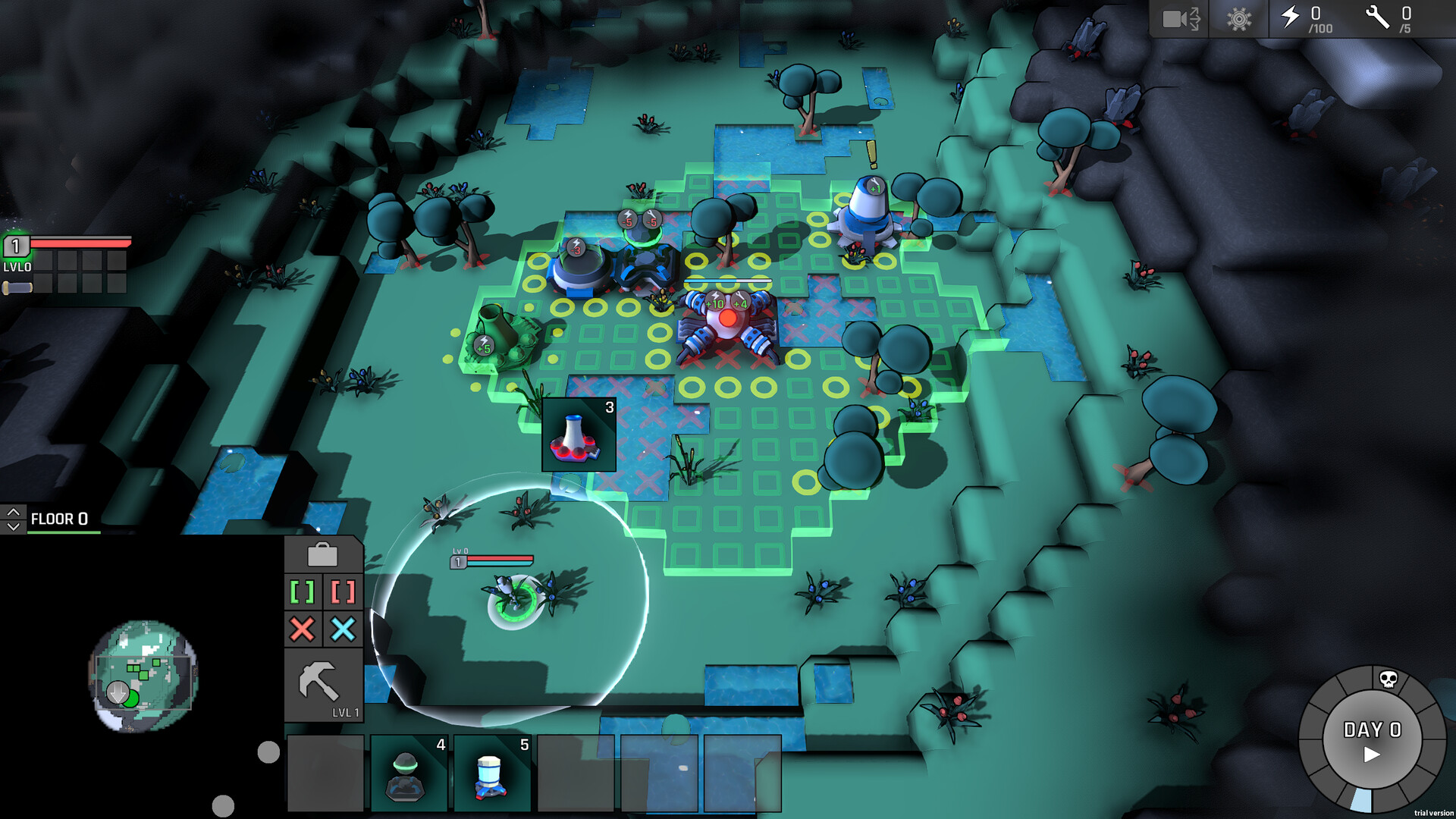Open the settings gear icon at top right
The image size is (1456, 819).
[x=1238, y=19]
